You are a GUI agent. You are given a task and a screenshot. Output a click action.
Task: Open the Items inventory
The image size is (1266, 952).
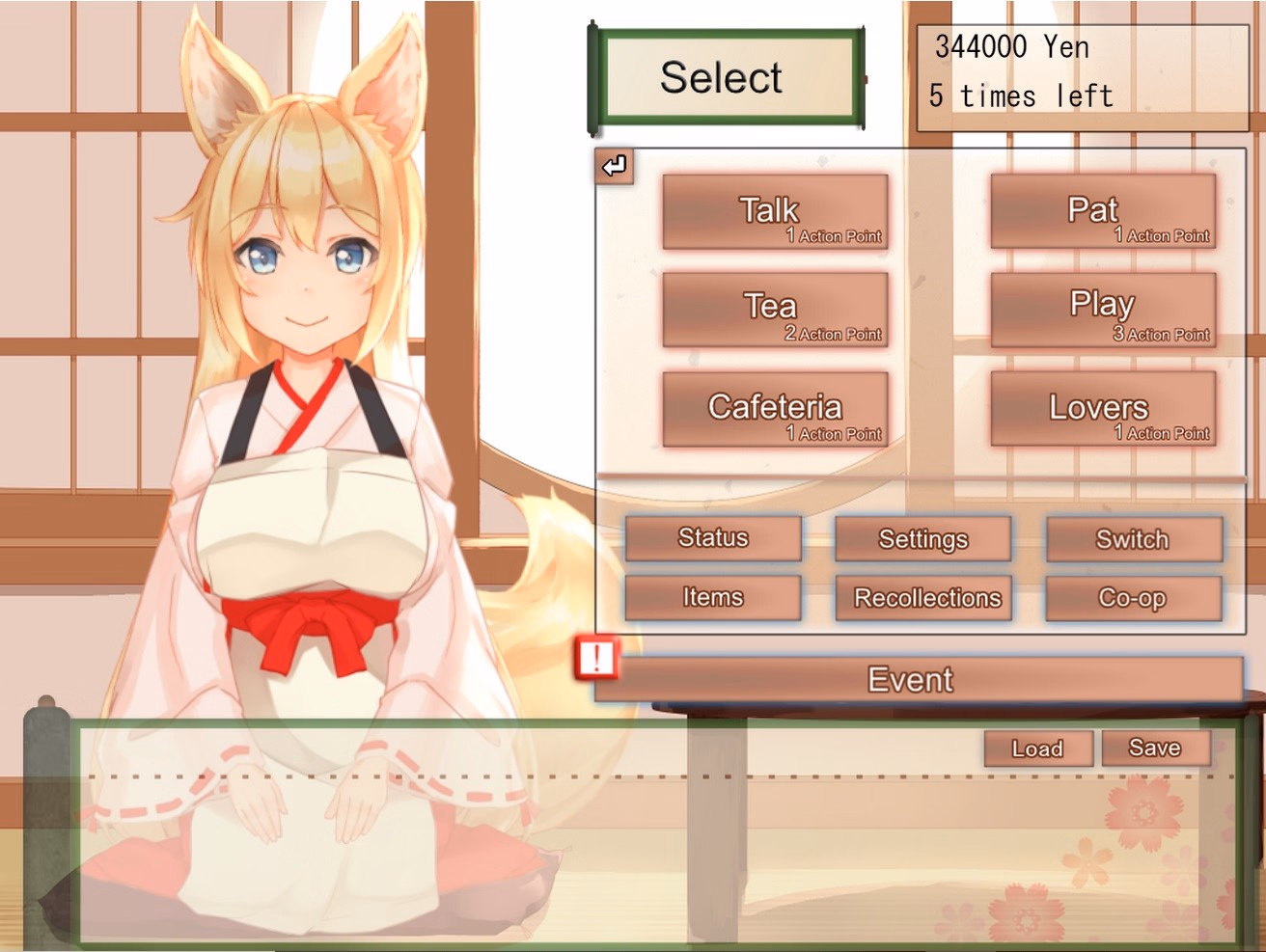713,597
